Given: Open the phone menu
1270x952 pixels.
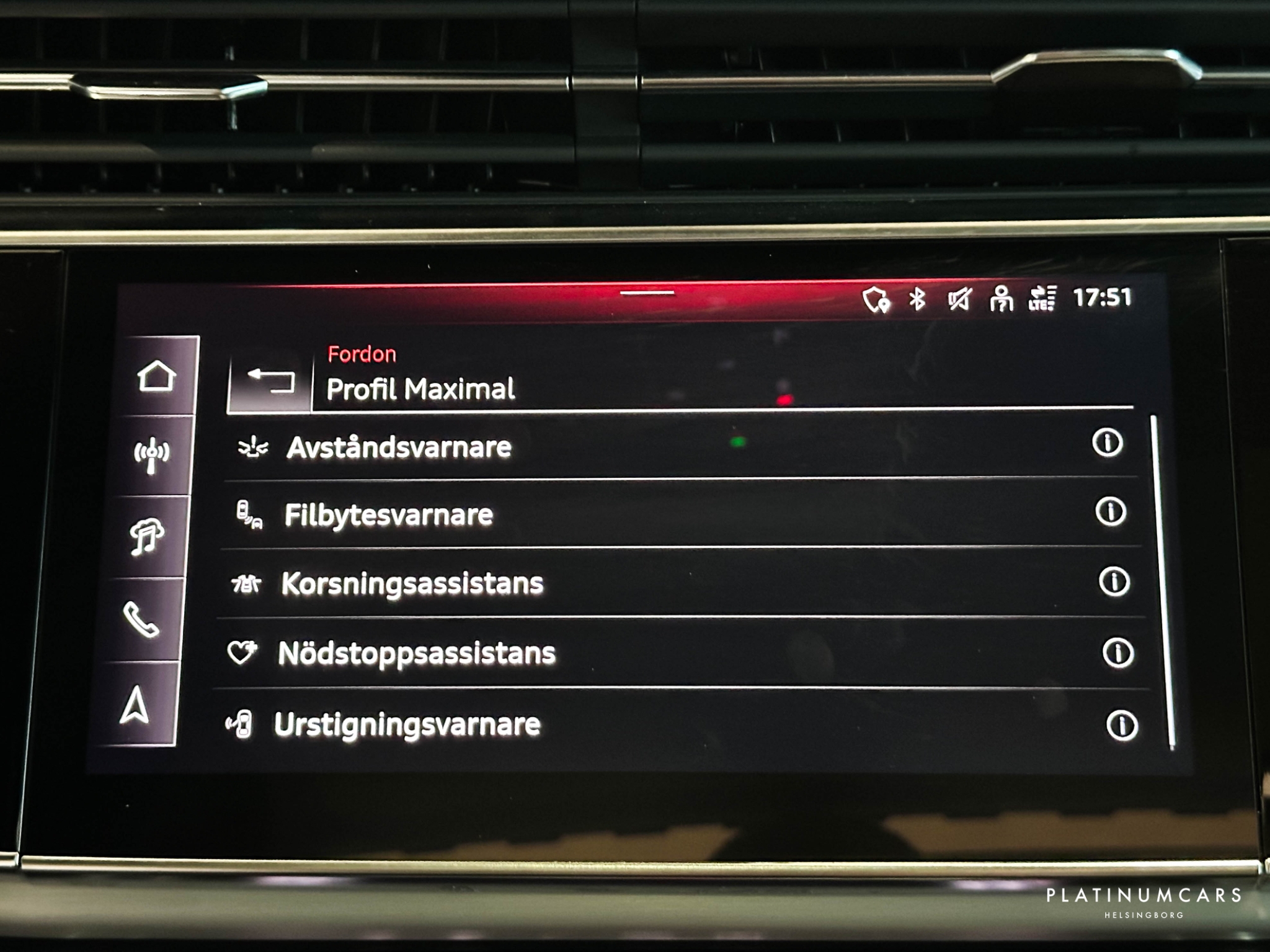Looking at the screenshot, I should point(141,619).
